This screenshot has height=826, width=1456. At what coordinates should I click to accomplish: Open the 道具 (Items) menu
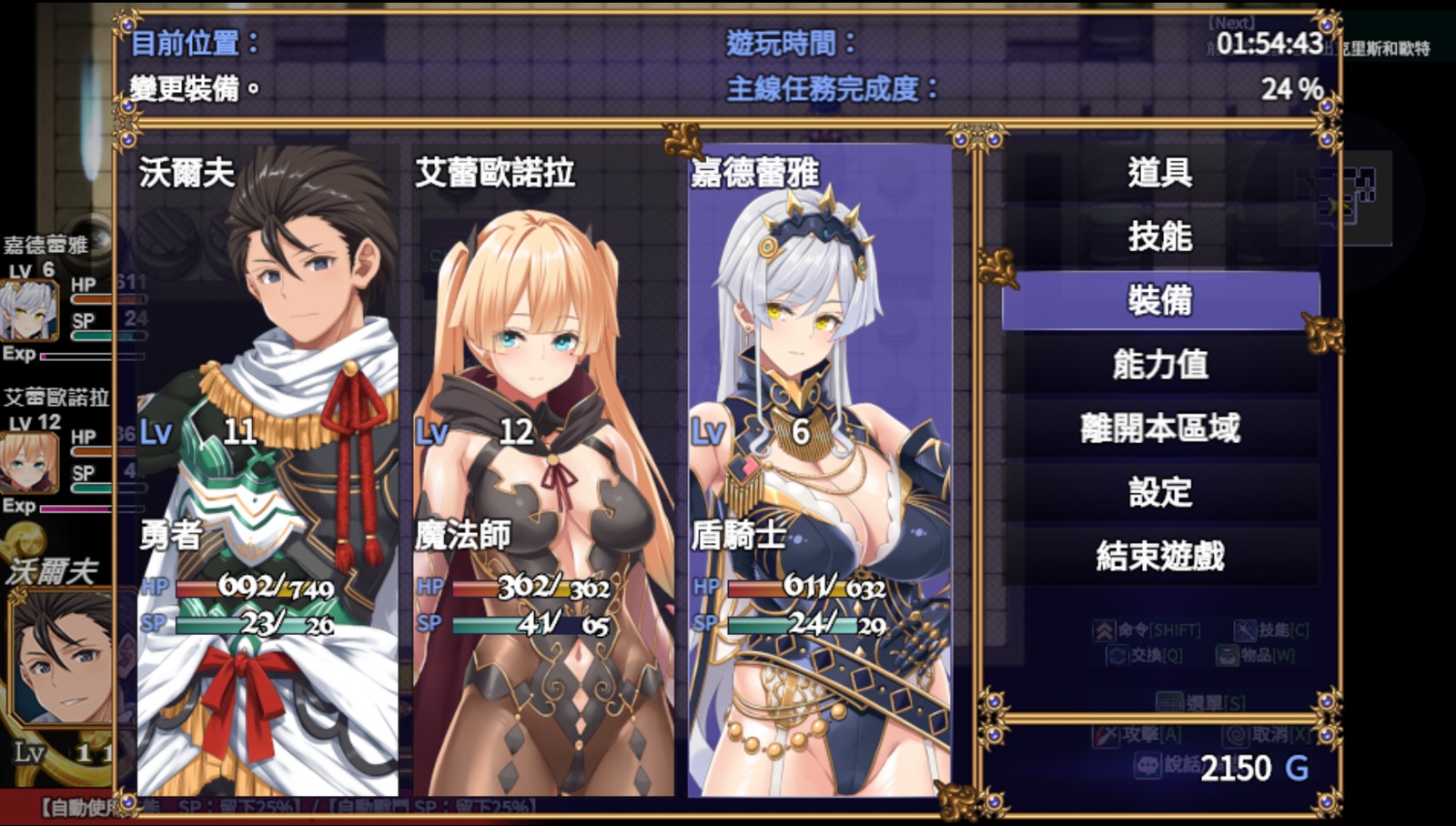(1160, 173)
